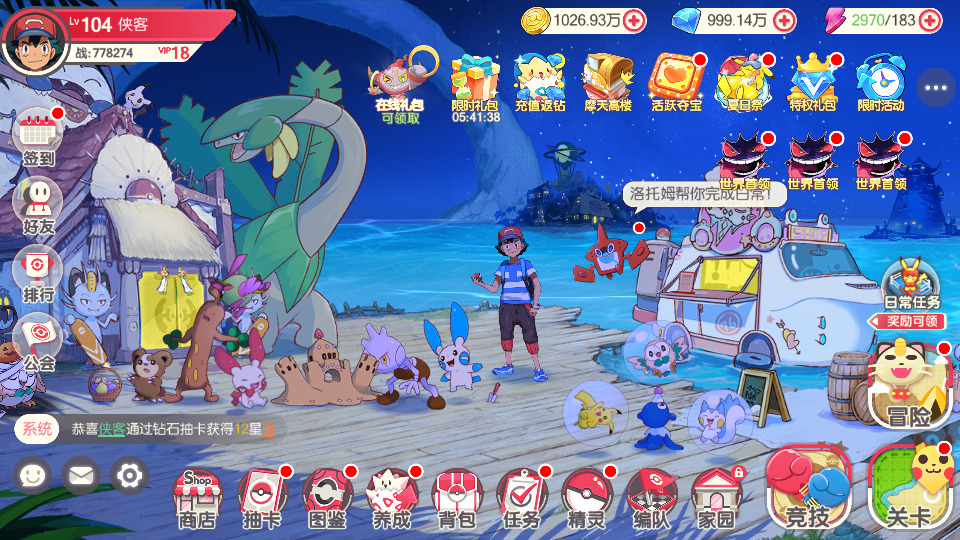Enter the 竞技 arena mode
The image size is (960, 540).
[x=808, y=487]
